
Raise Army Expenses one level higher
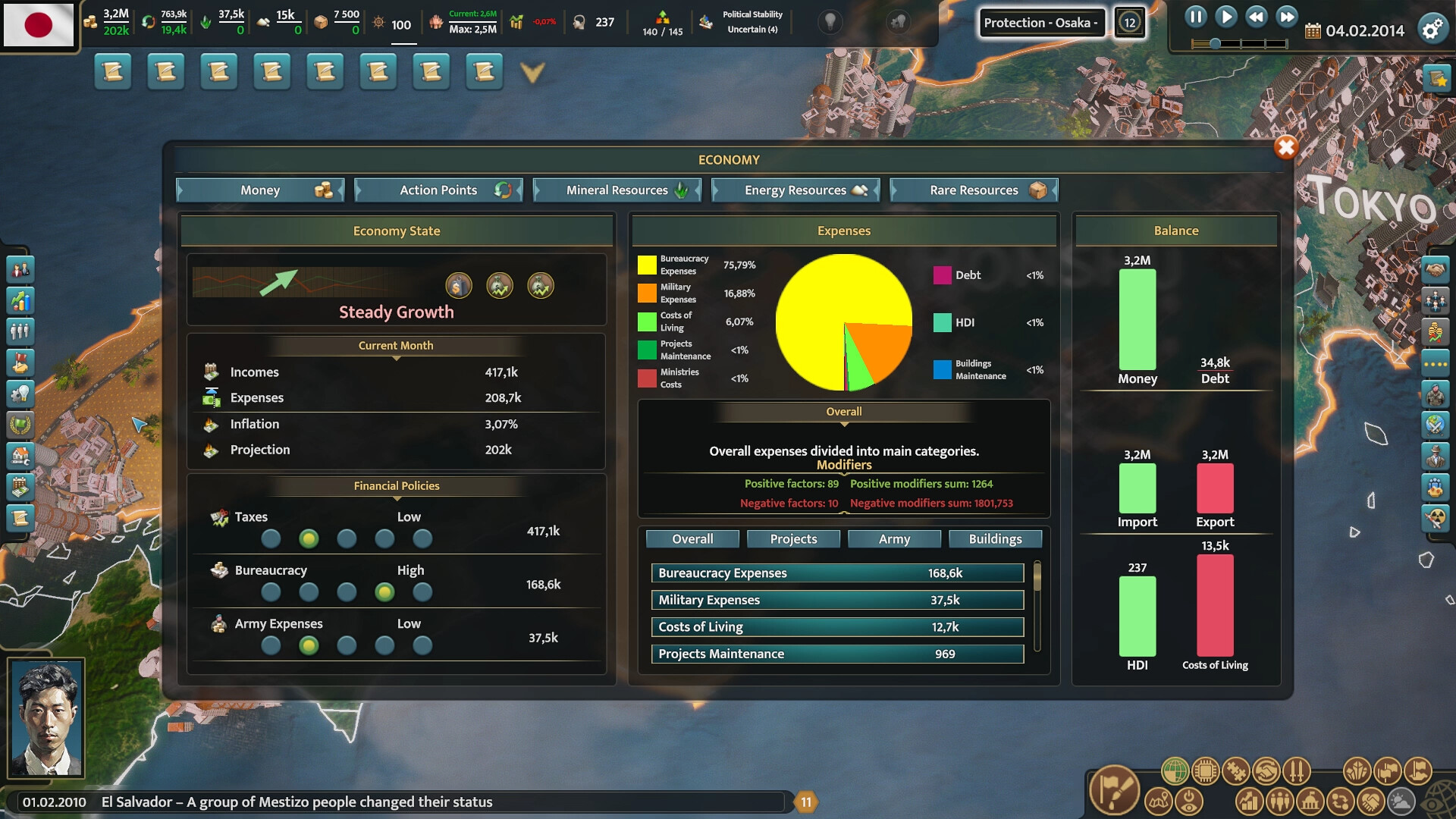point(347,645)
